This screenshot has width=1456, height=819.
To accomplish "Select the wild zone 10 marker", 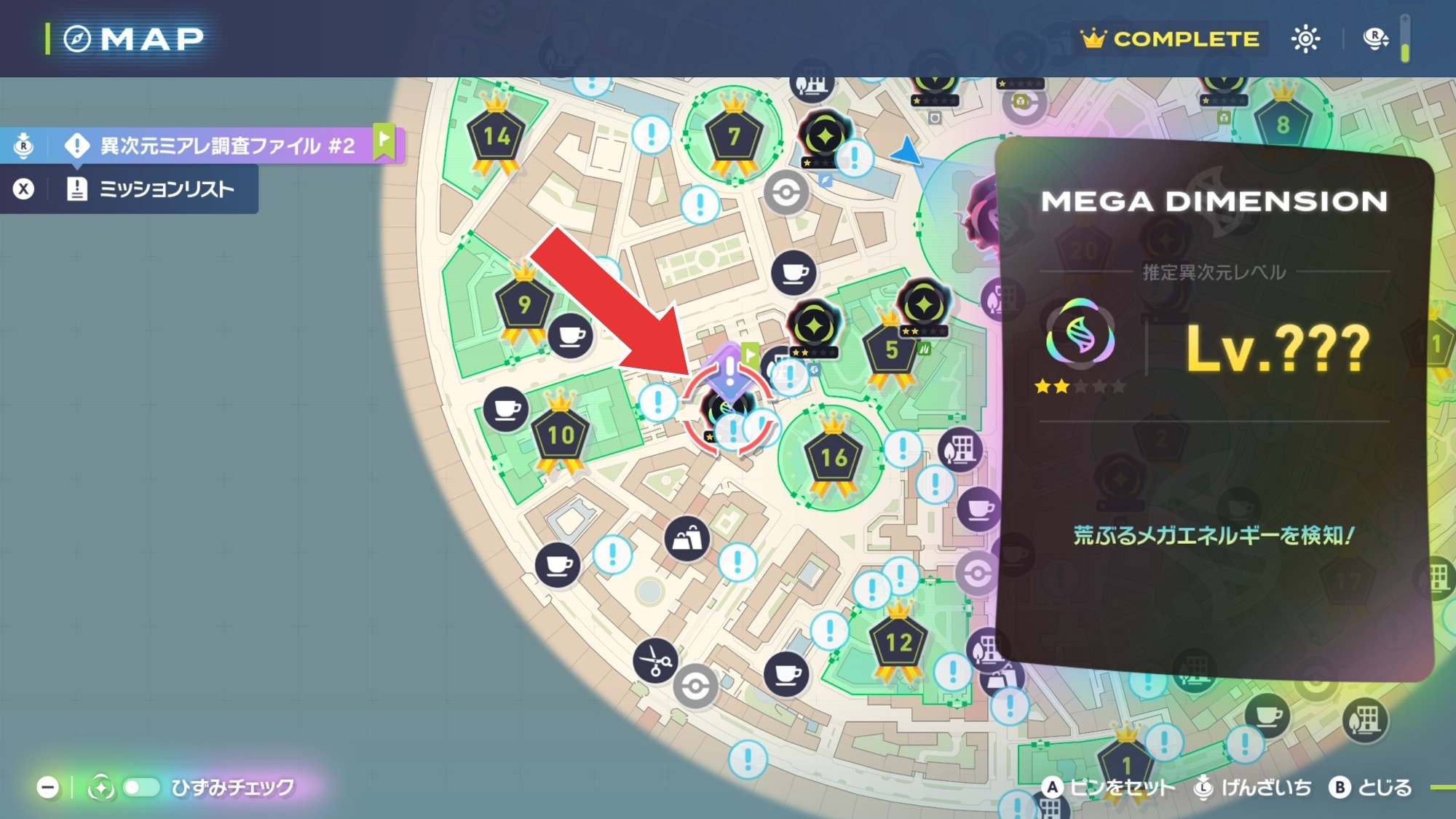I will [561, 435].
